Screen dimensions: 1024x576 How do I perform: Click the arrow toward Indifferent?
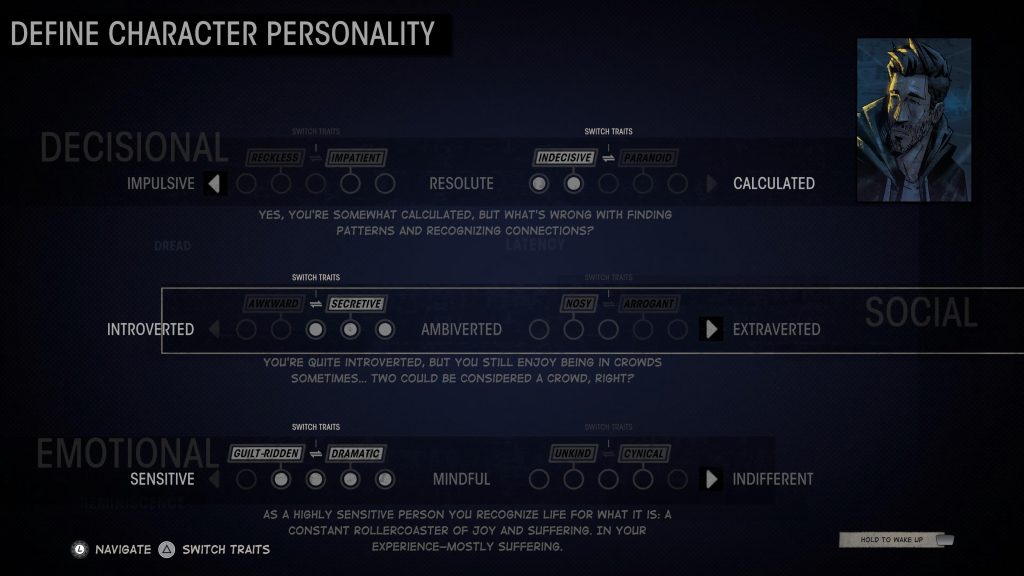[711, 479]
